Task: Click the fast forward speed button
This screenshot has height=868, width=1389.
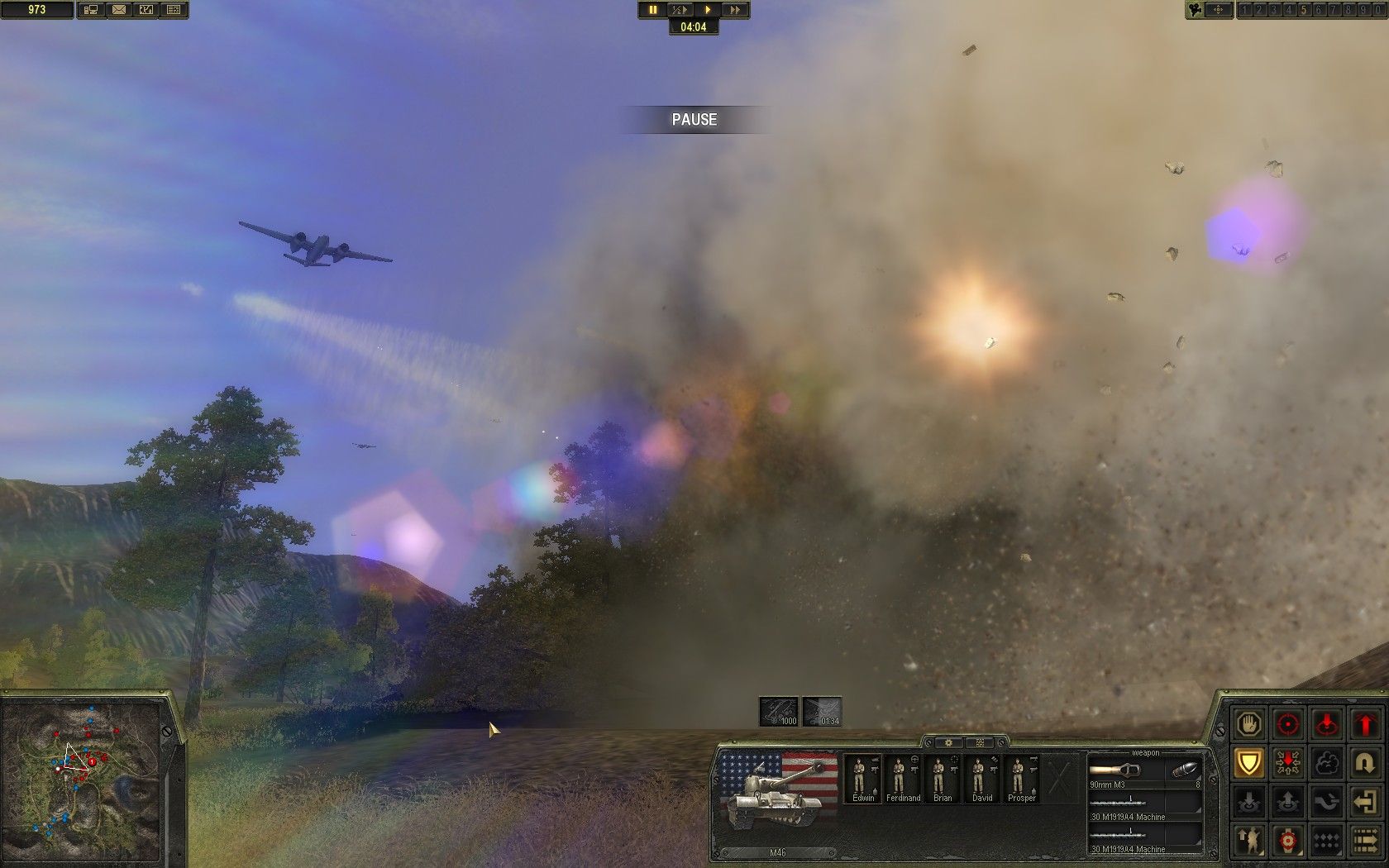Action: click(735, 10)
